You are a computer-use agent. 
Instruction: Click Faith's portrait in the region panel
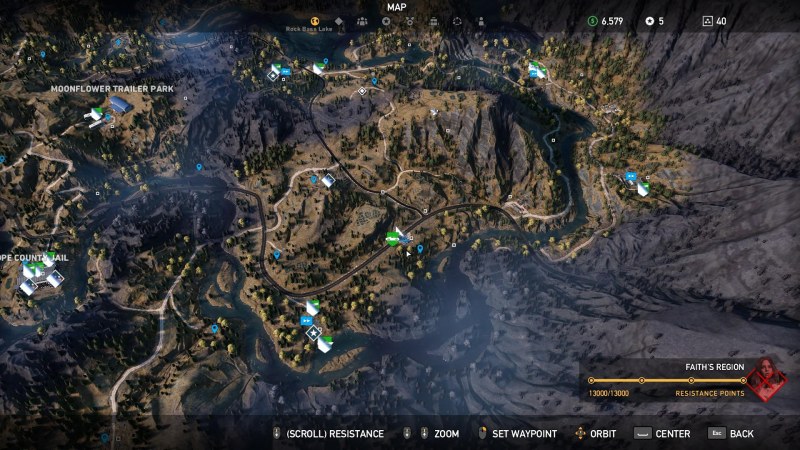767,380
